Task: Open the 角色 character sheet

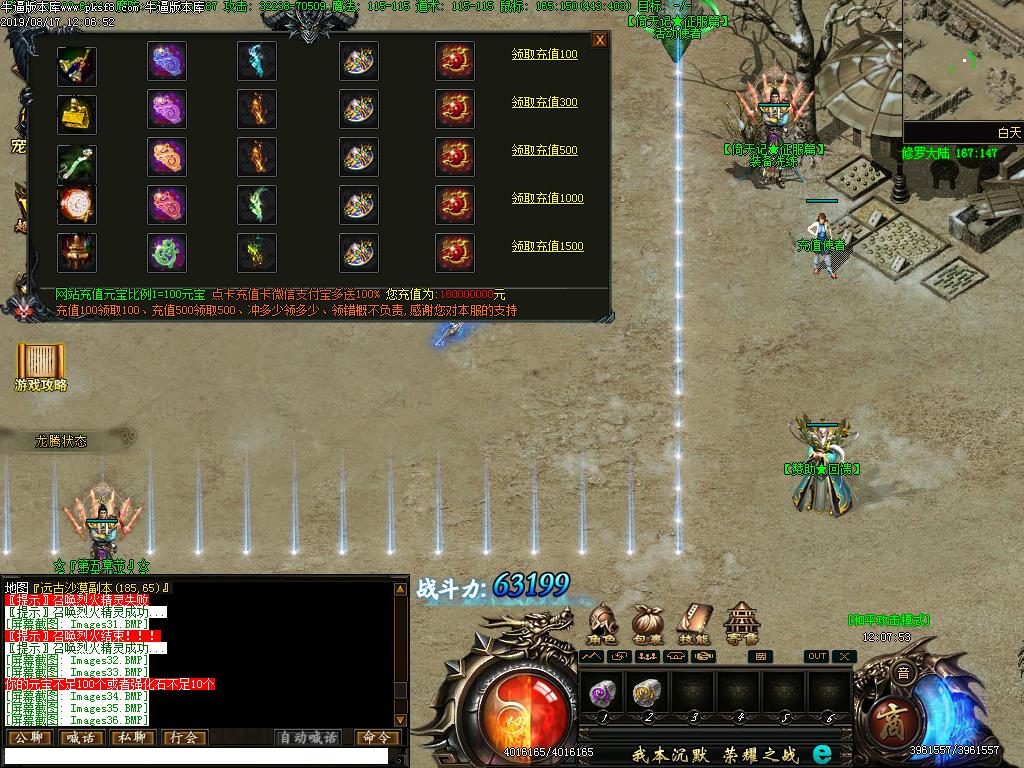Action: point(603,624)
